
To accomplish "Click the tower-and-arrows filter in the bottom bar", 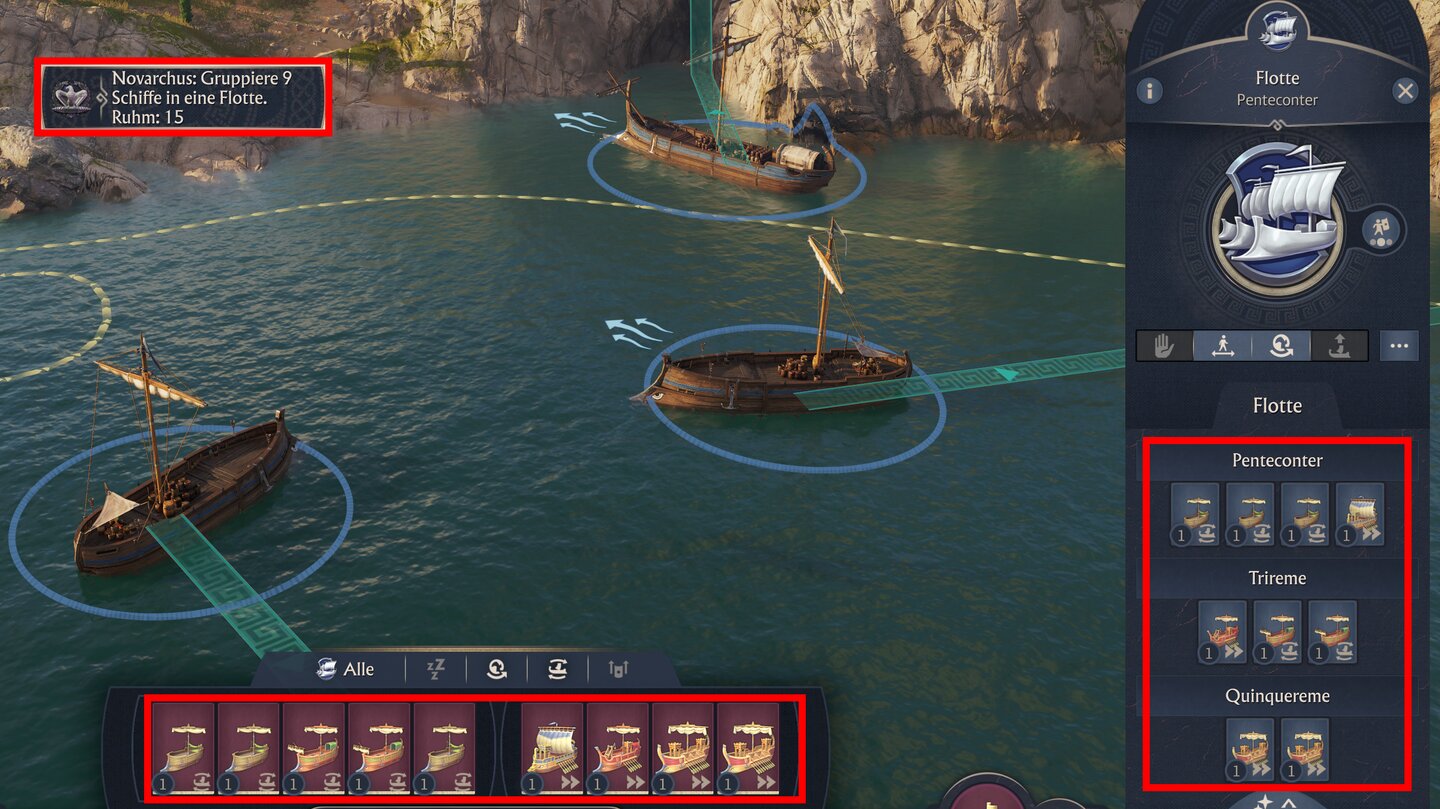I will 618,670.
